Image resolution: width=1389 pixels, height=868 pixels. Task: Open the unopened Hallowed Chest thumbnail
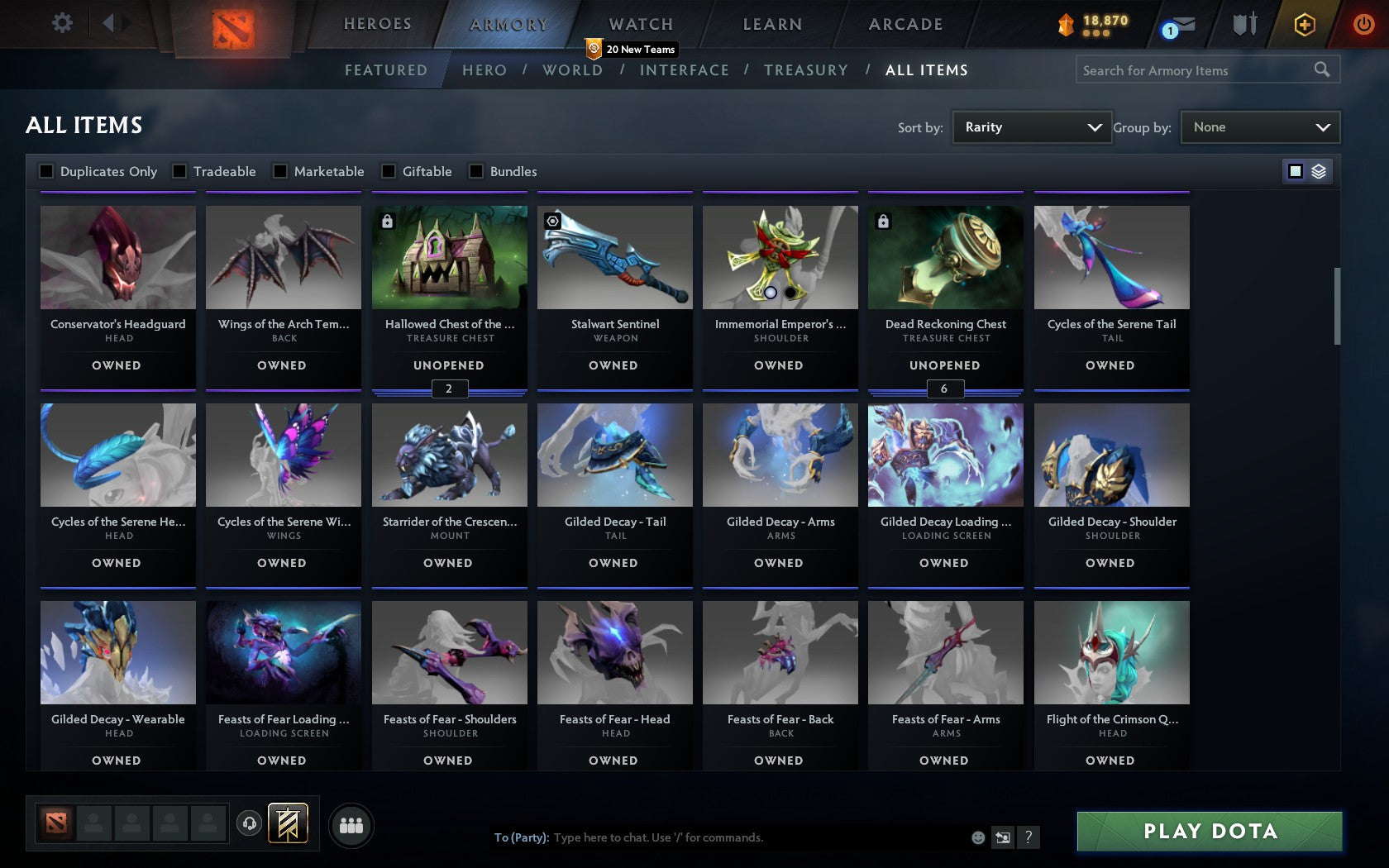tap(449, 257)
